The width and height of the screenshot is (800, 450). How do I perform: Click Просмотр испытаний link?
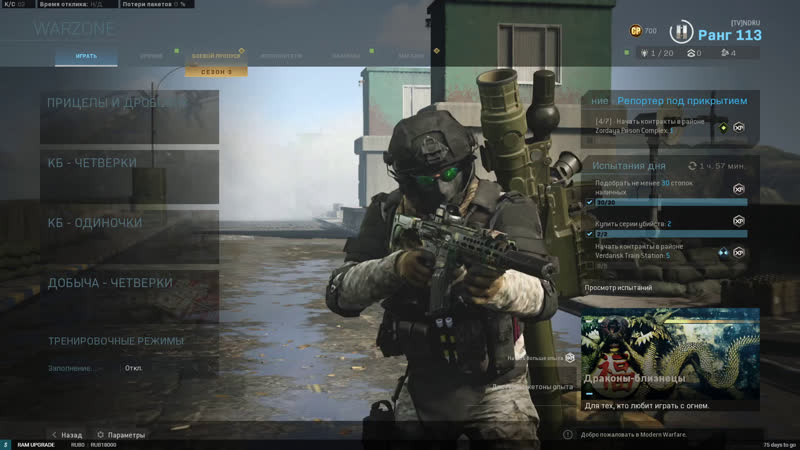[618, 288]
